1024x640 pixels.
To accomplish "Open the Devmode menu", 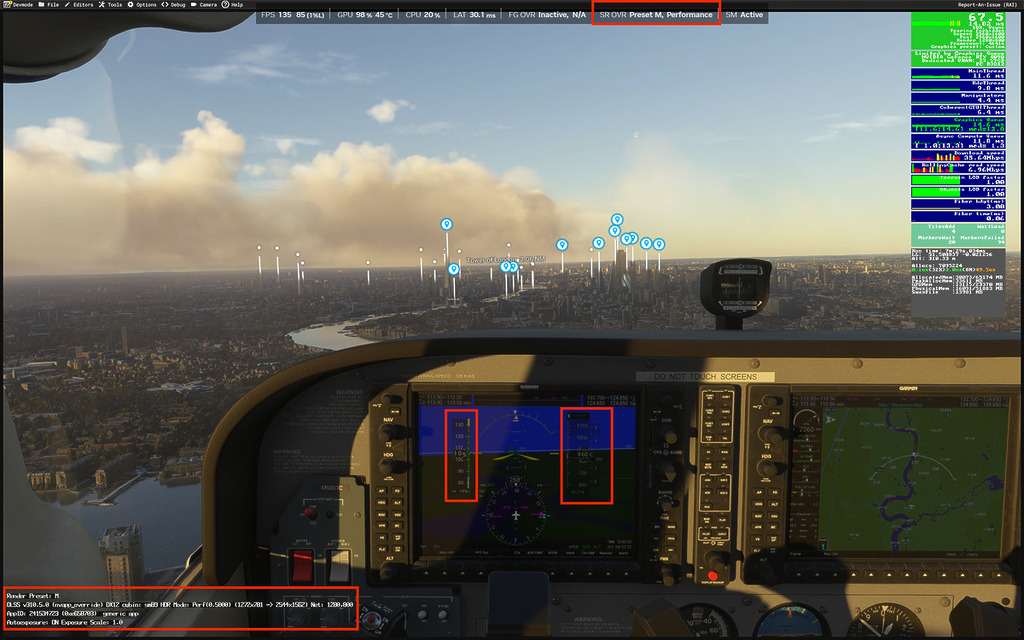I will point(19,4).
